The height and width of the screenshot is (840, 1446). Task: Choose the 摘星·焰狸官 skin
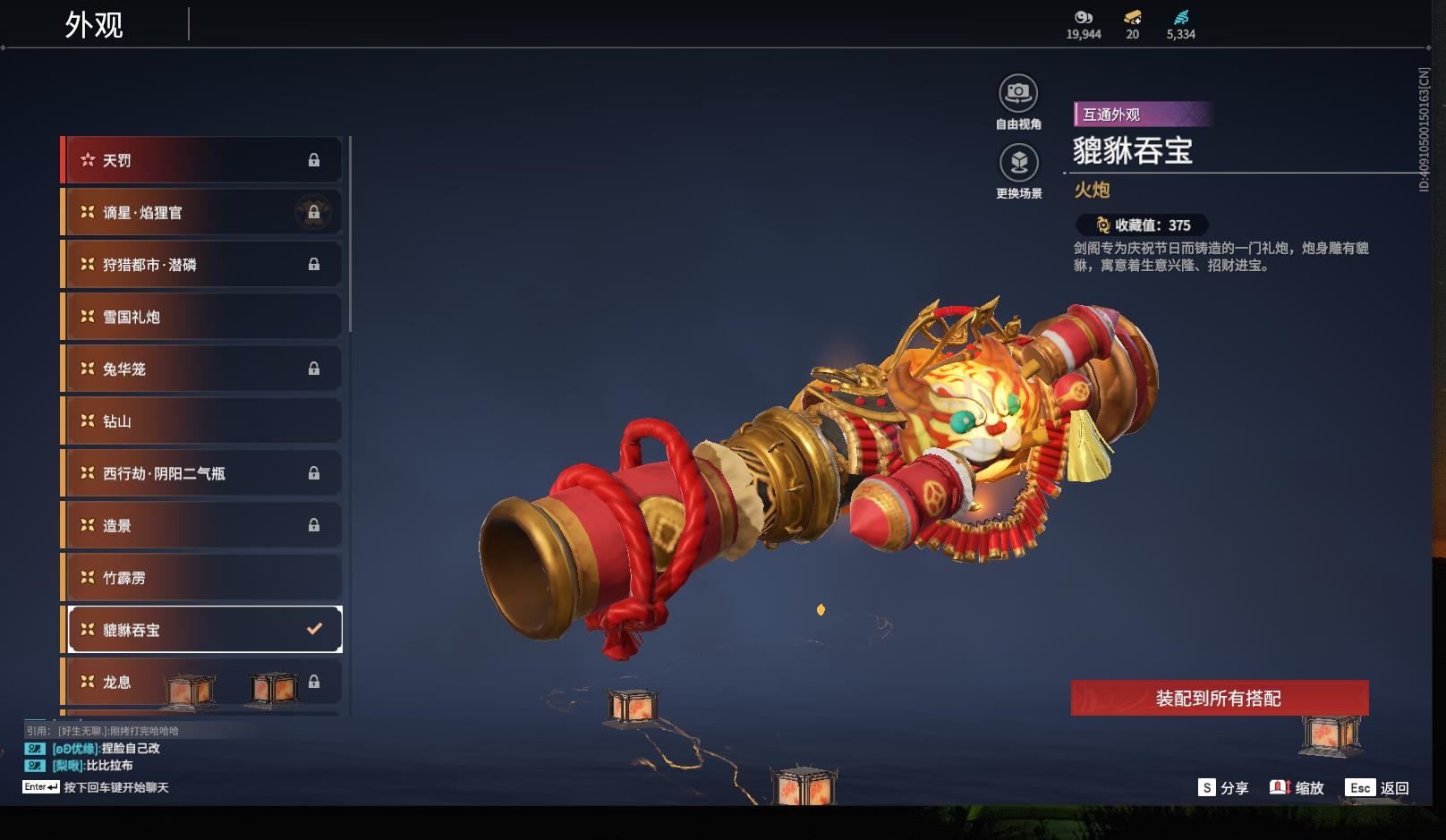coord(204,212)
